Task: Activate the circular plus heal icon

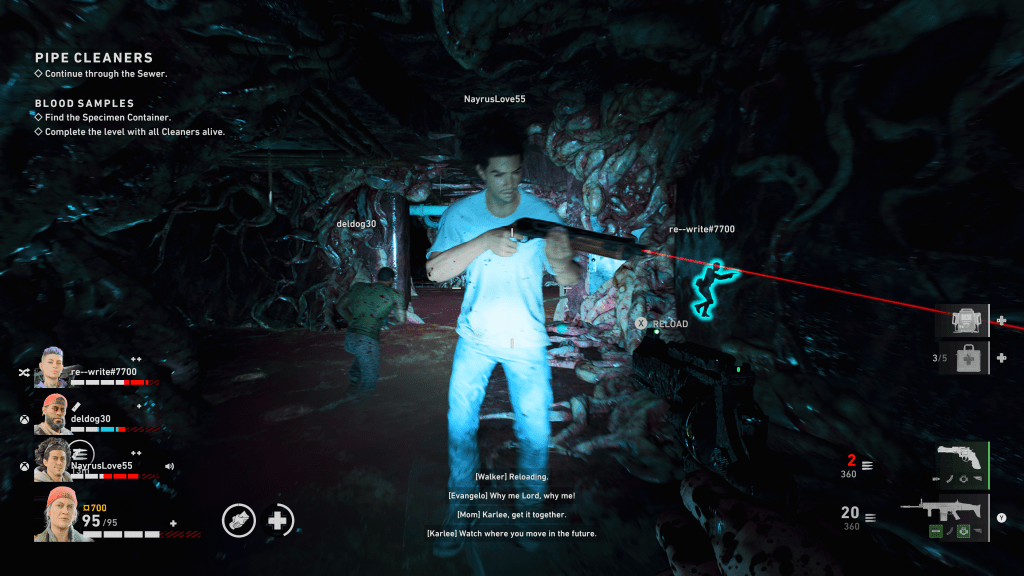Action: pyautogui.click(x=280, y=520)
